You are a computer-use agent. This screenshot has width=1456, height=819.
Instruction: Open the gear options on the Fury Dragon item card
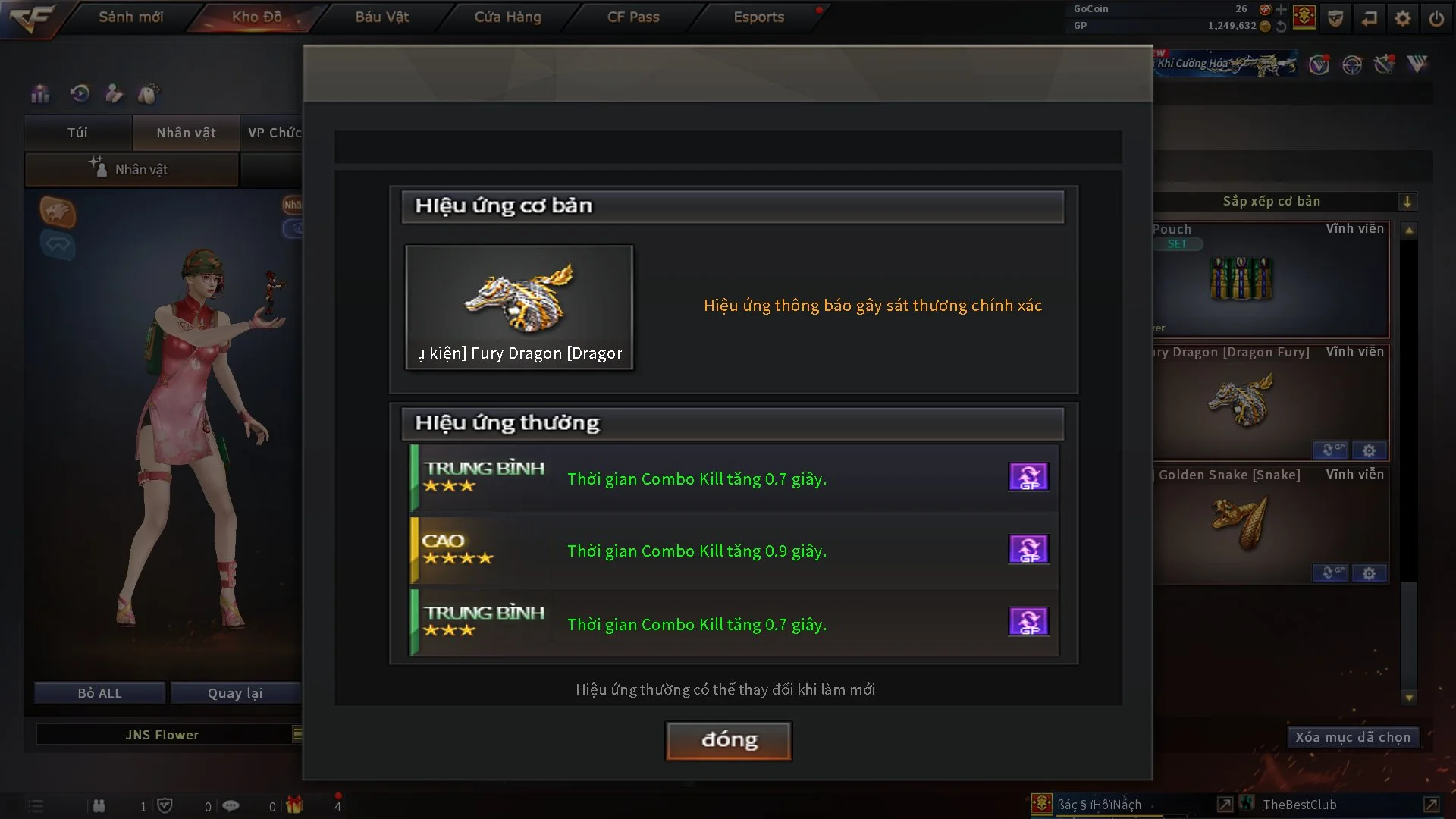(1370, 450)
